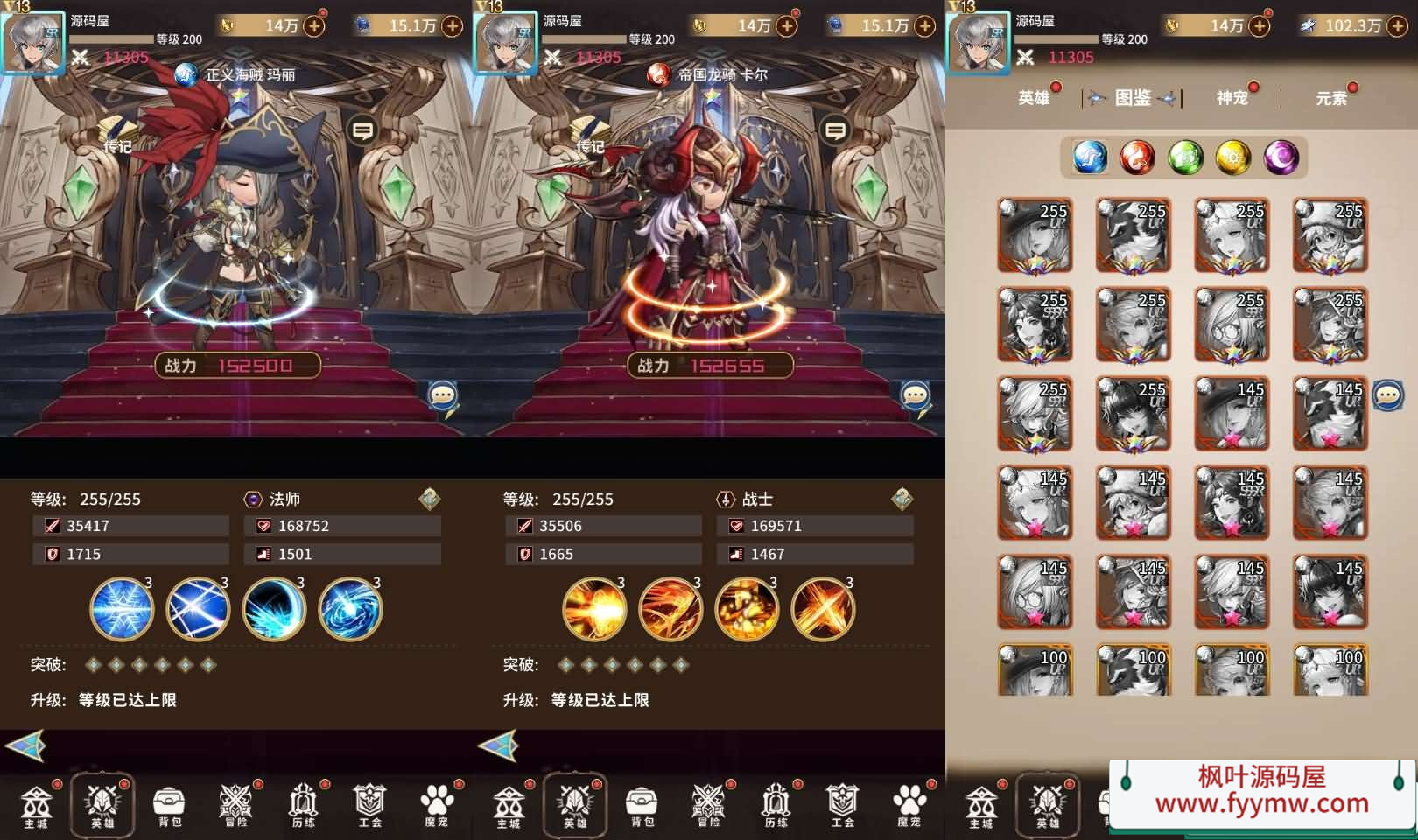This screenshot has height=840, width=1418.
Task: Open the help icon beside 战士 class
Action: point(902,499)
